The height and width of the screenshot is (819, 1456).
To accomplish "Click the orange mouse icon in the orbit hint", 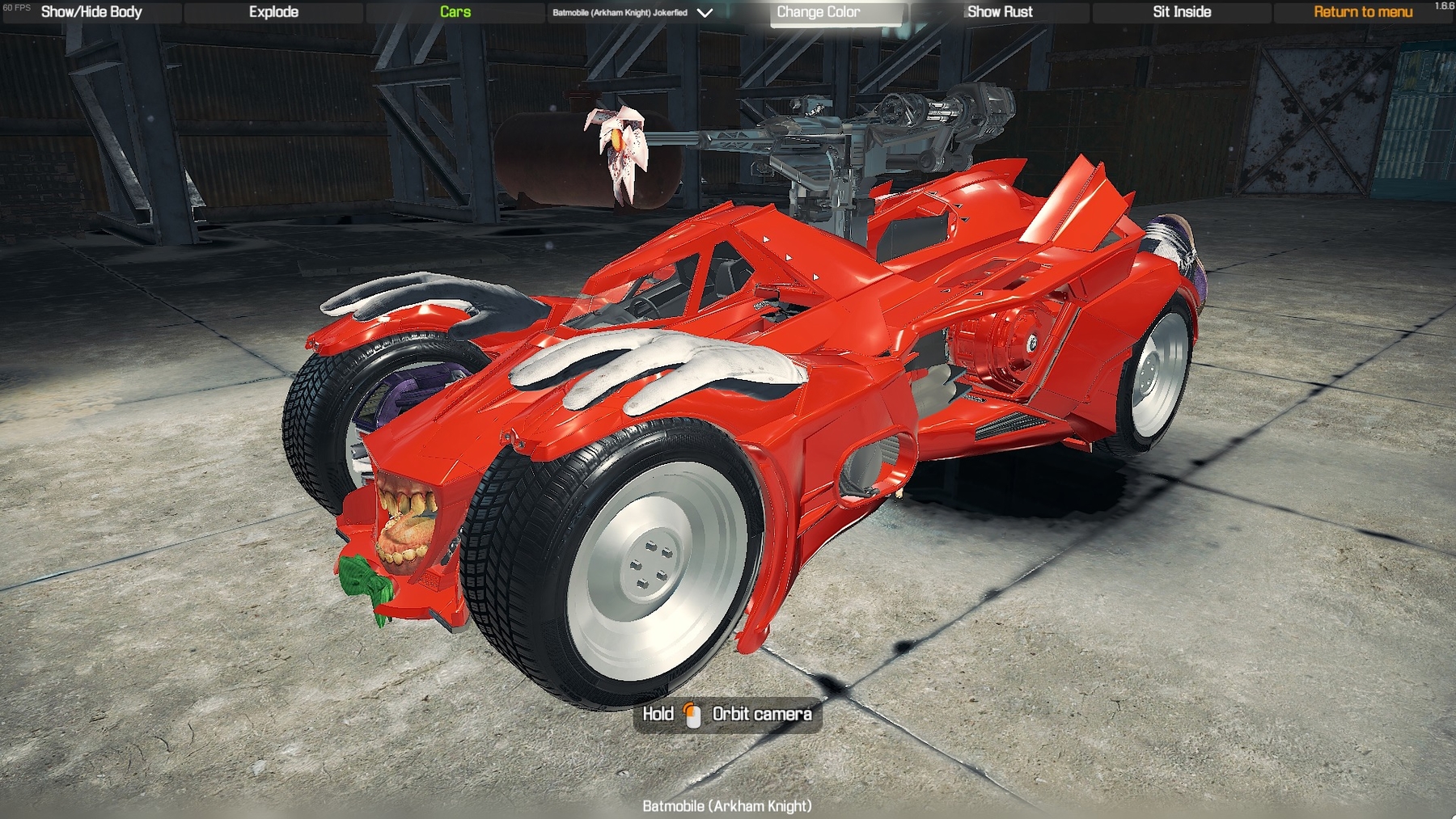I will (692, 714).
